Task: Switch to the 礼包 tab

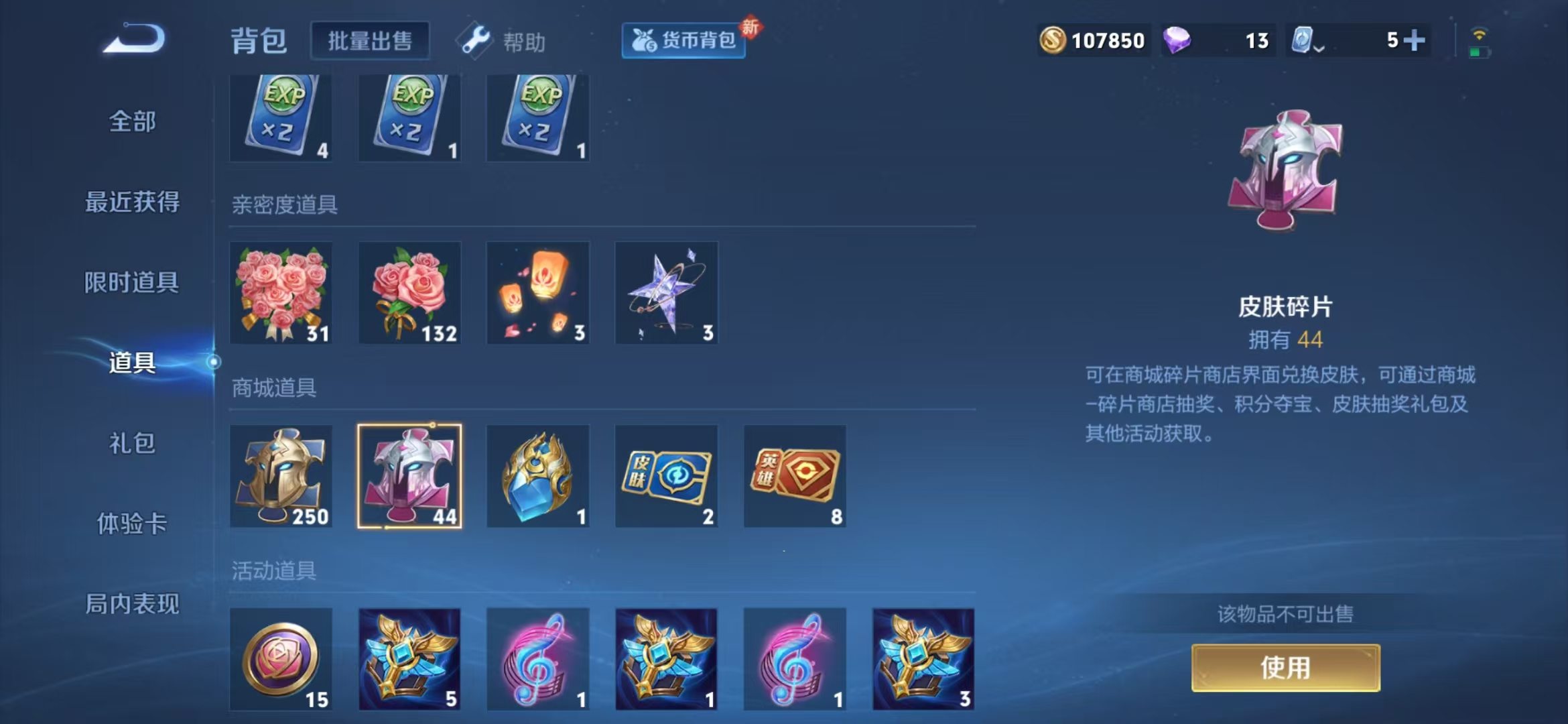Action: (x=131, y=444)
